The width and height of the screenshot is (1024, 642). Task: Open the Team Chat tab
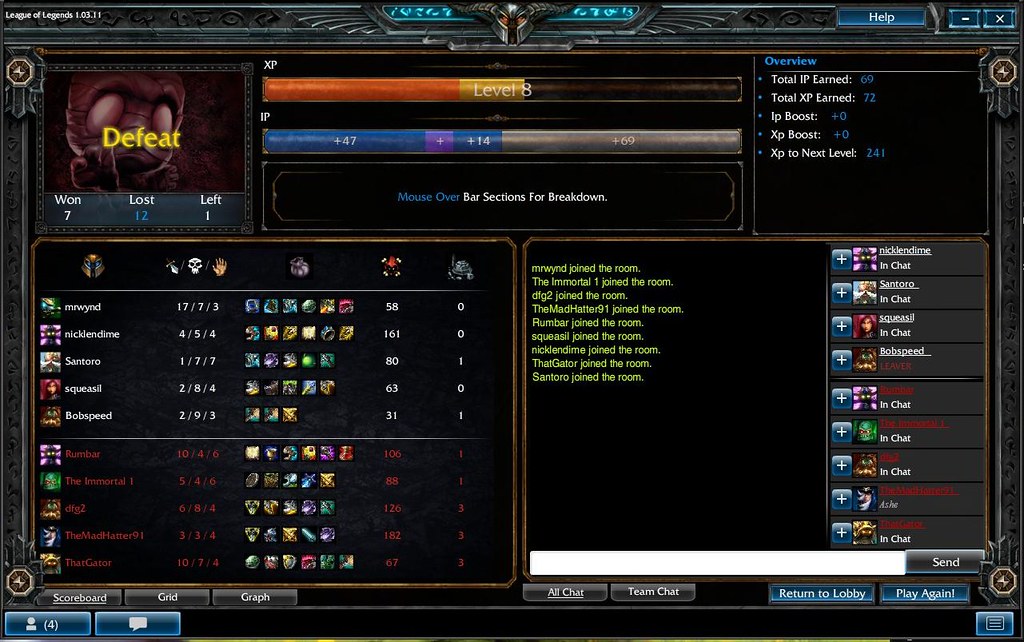pos(653,592)
